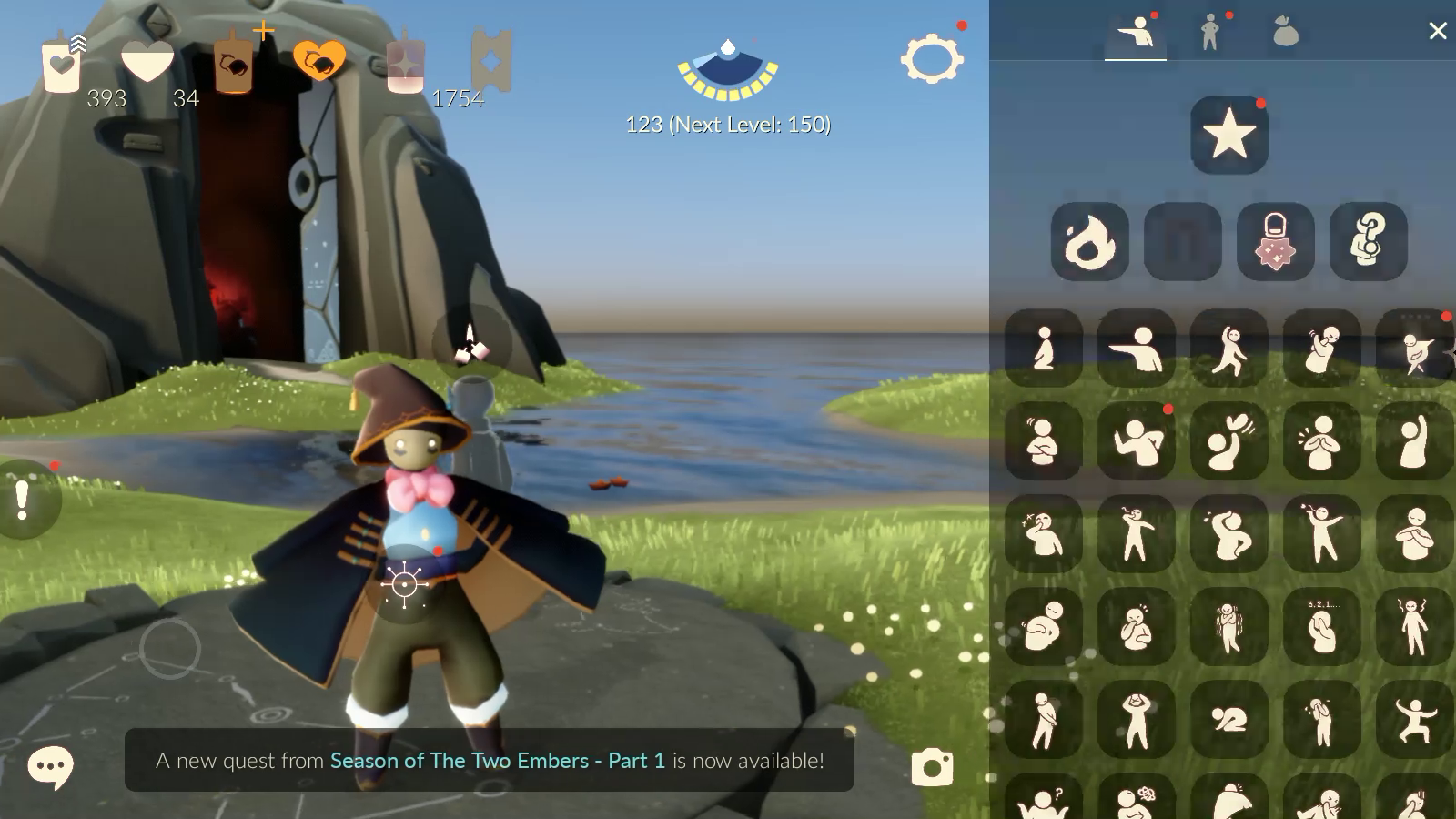Select the countdown 3.2.1 emote
The height and width of the screenshot is (819, 1456).
(x=1321, y=626)
